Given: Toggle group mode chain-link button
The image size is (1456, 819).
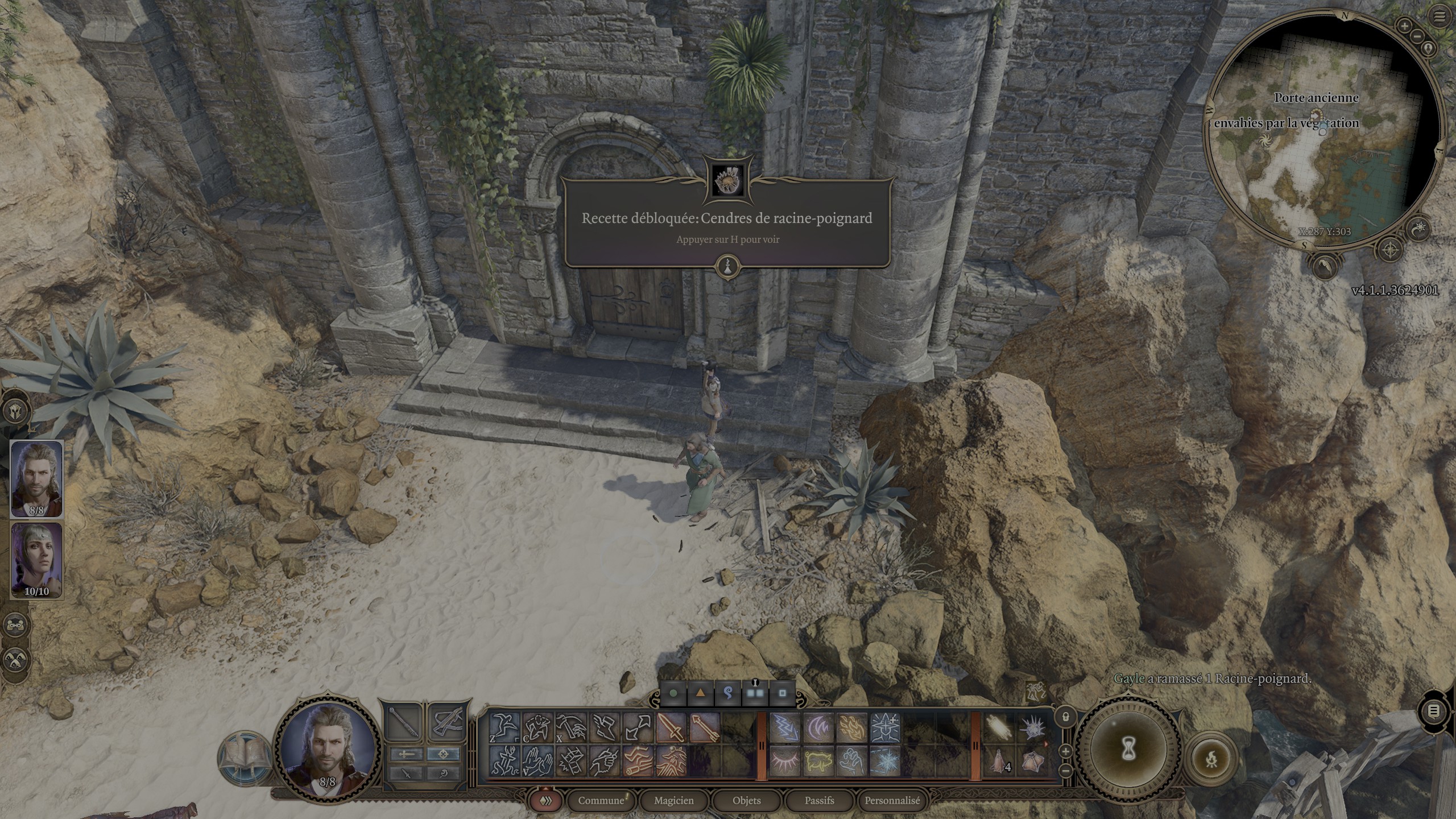Looking at the screenshot, I should pos(15,625).
